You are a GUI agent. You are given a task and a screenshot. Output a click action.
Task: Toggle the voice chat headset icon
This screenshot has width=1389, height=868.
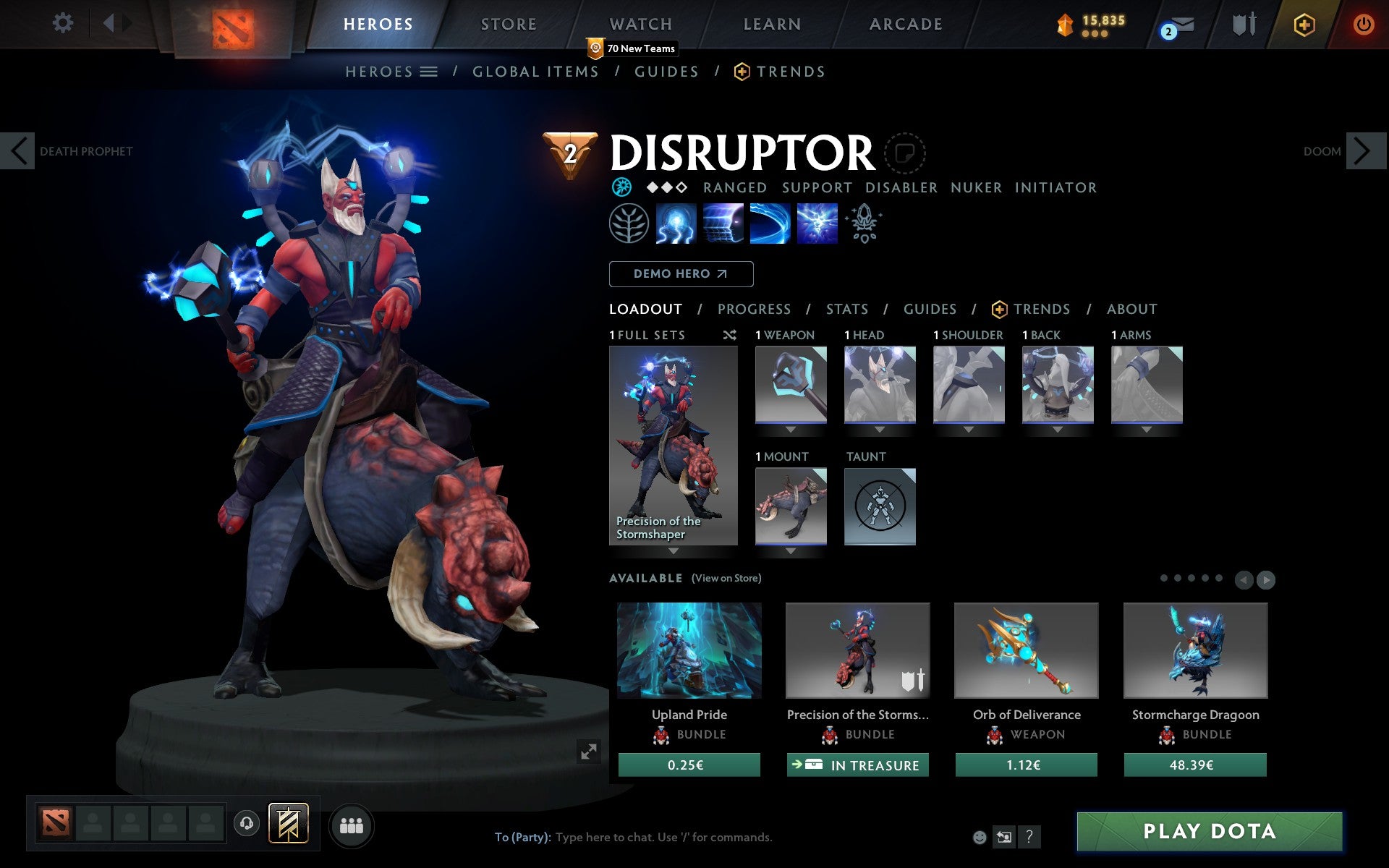click(x=248, y=822)
